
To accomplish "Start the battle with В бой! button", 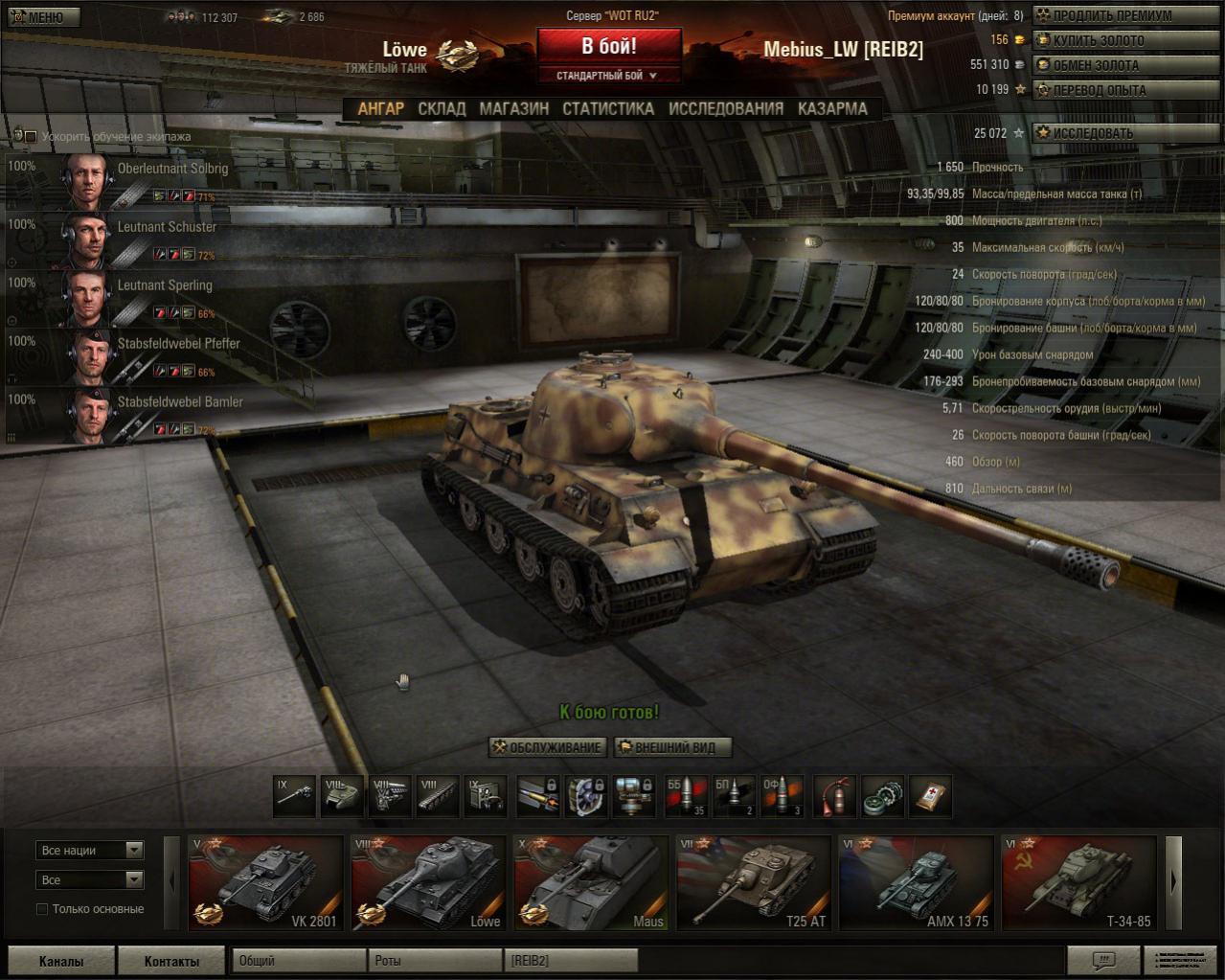I will [609, 46].
